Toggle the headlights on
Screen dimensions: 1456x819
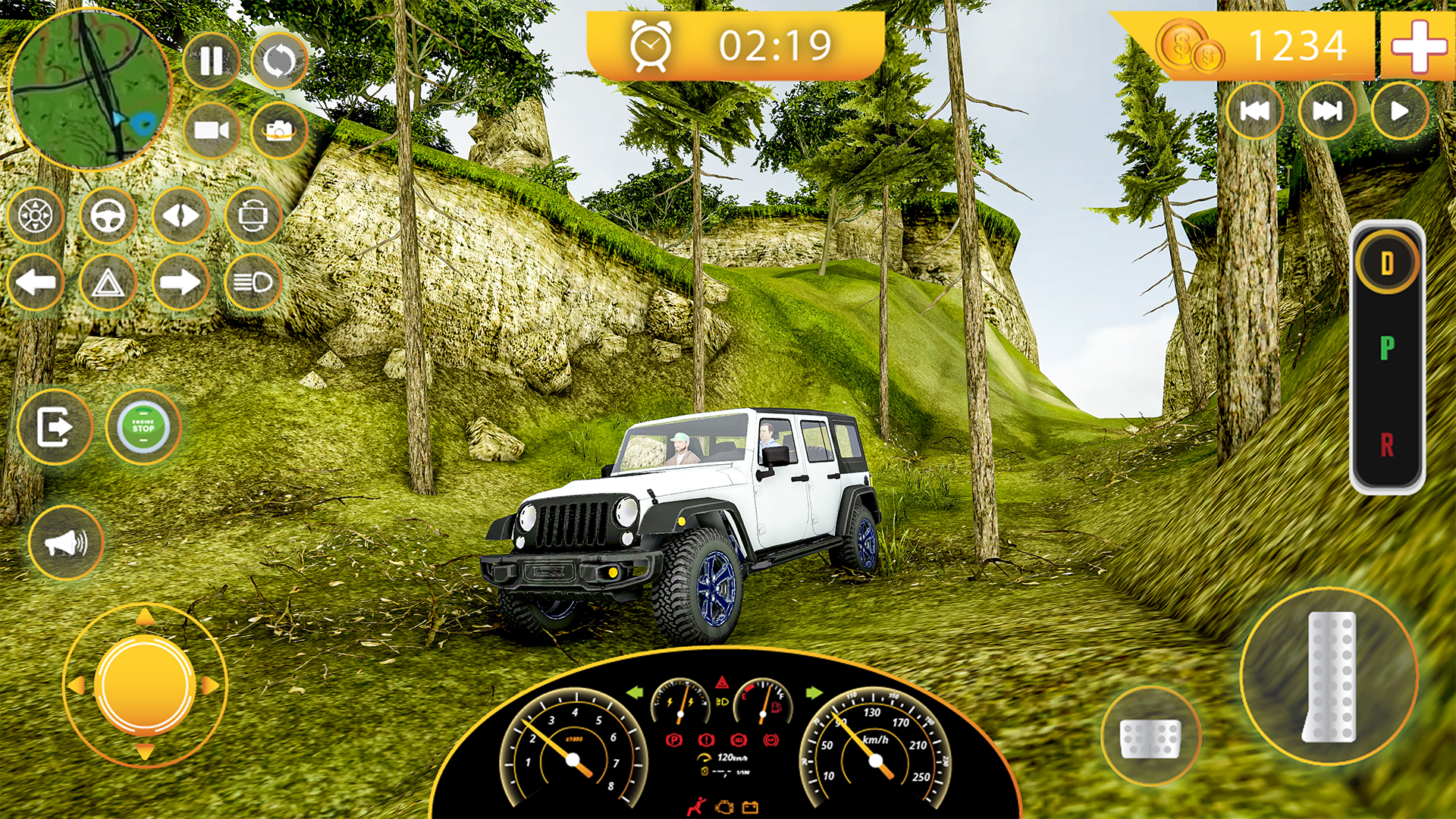[253, 283]
